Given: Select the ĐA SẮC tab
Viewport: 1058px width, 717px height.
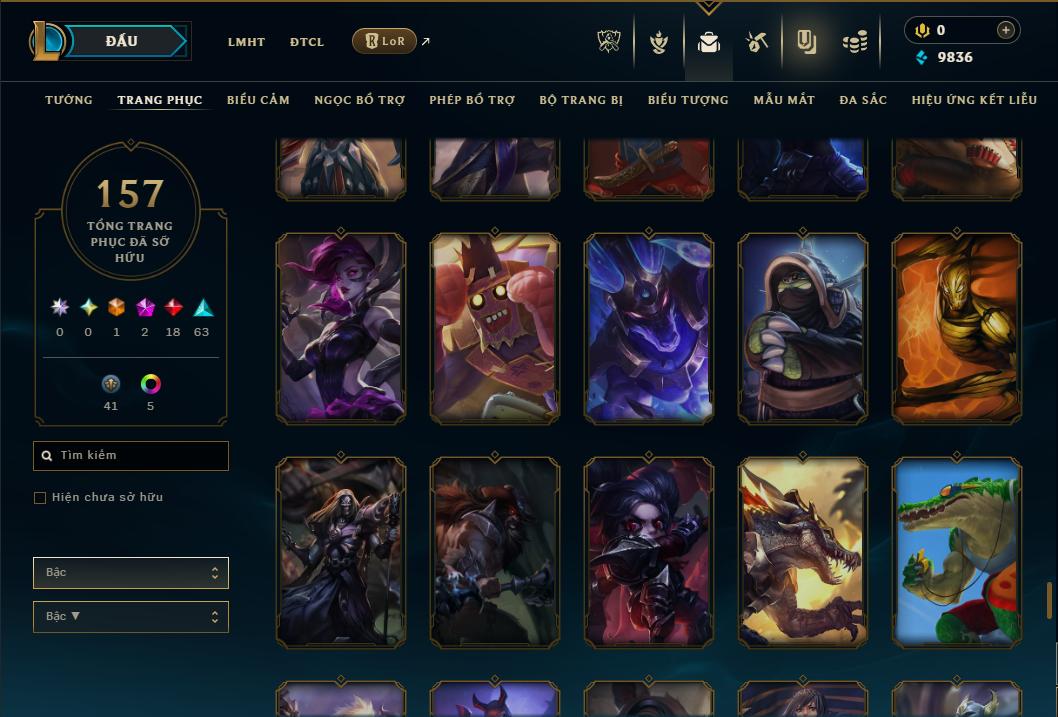Looking at the screenshot, I should click(863, 100).
